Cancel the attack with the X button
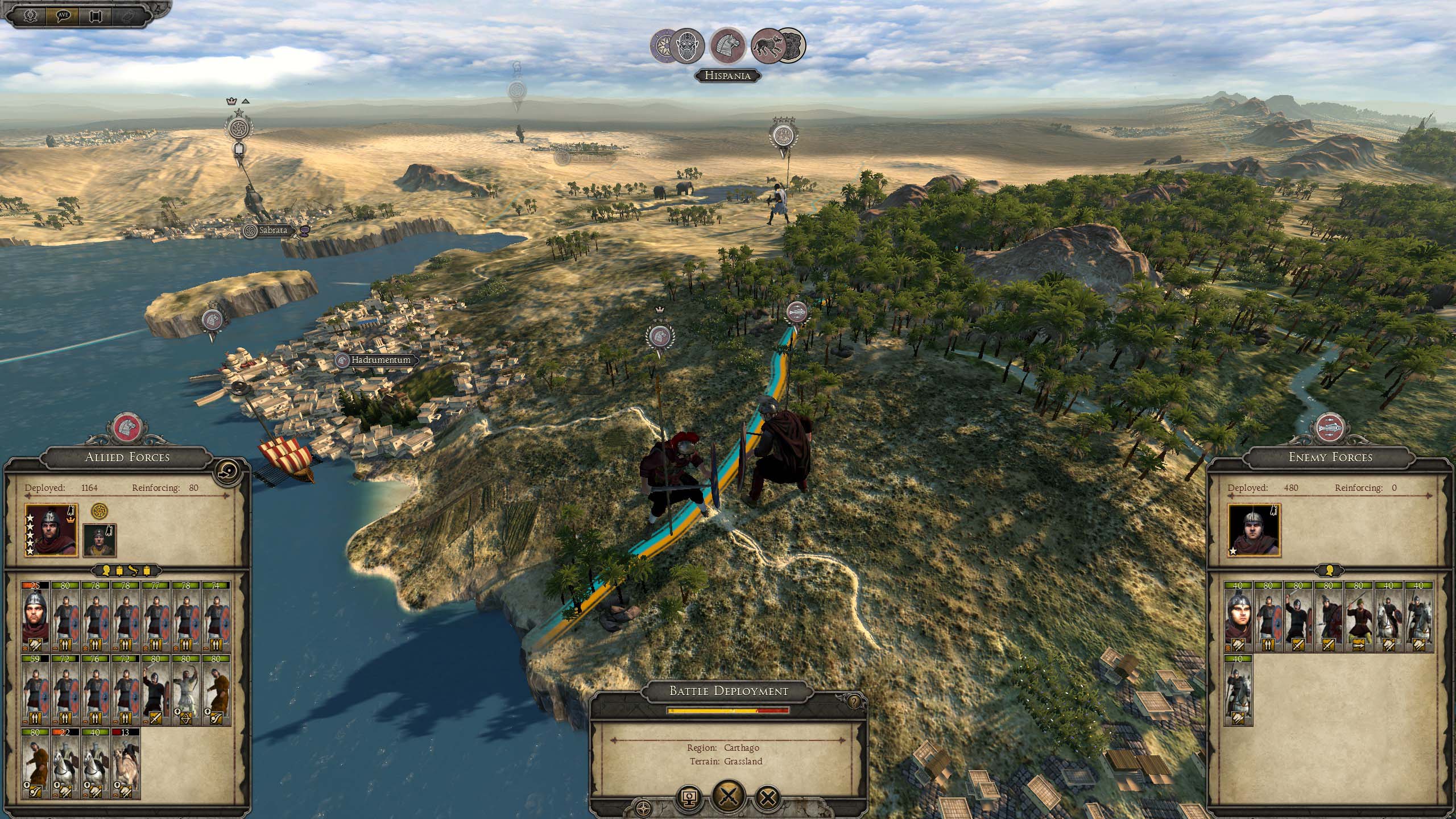The image size is (1456, 819). pos(768,798)
